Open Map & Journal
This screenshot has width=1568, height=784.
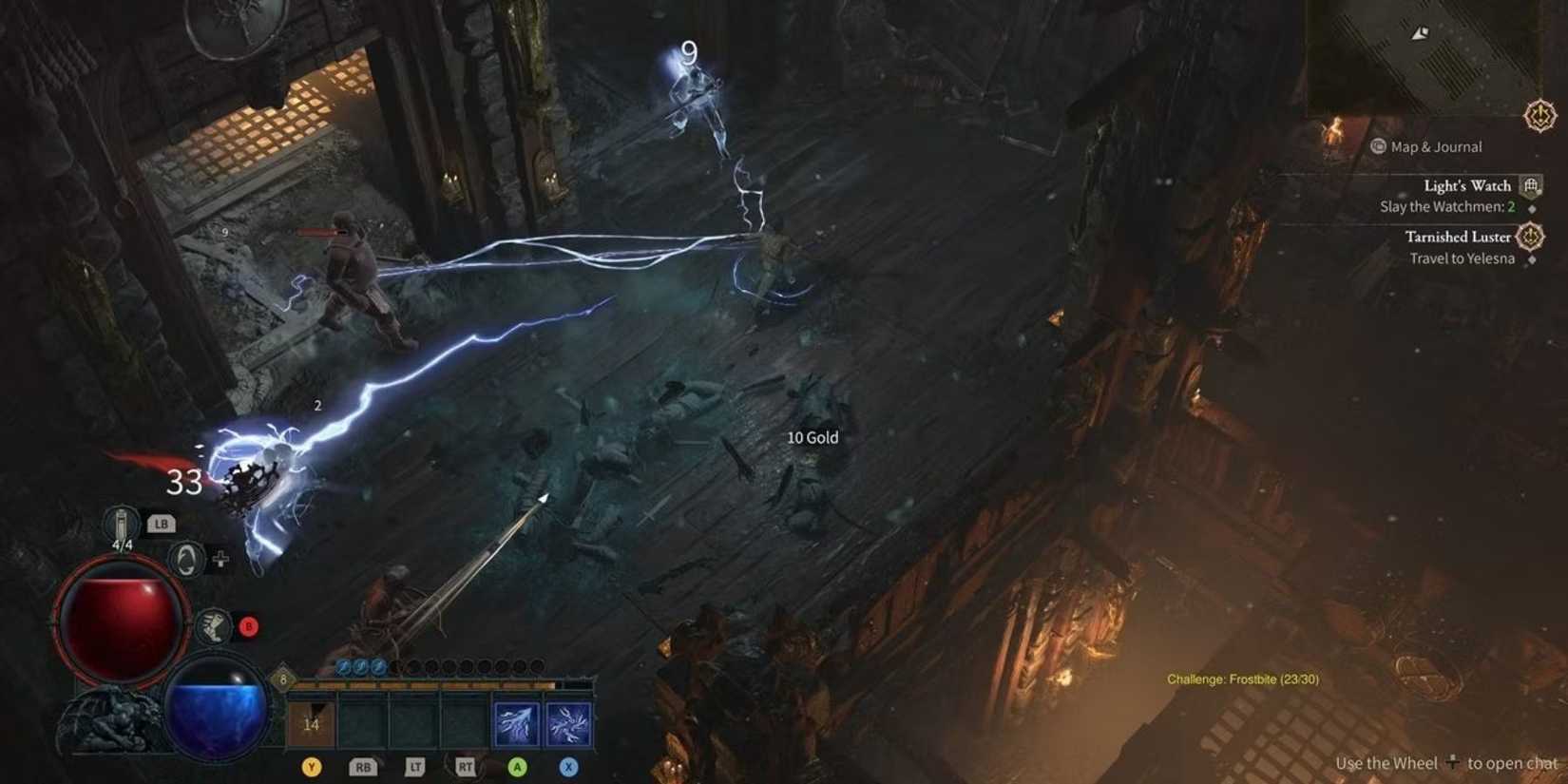(x=1424, y=147)
